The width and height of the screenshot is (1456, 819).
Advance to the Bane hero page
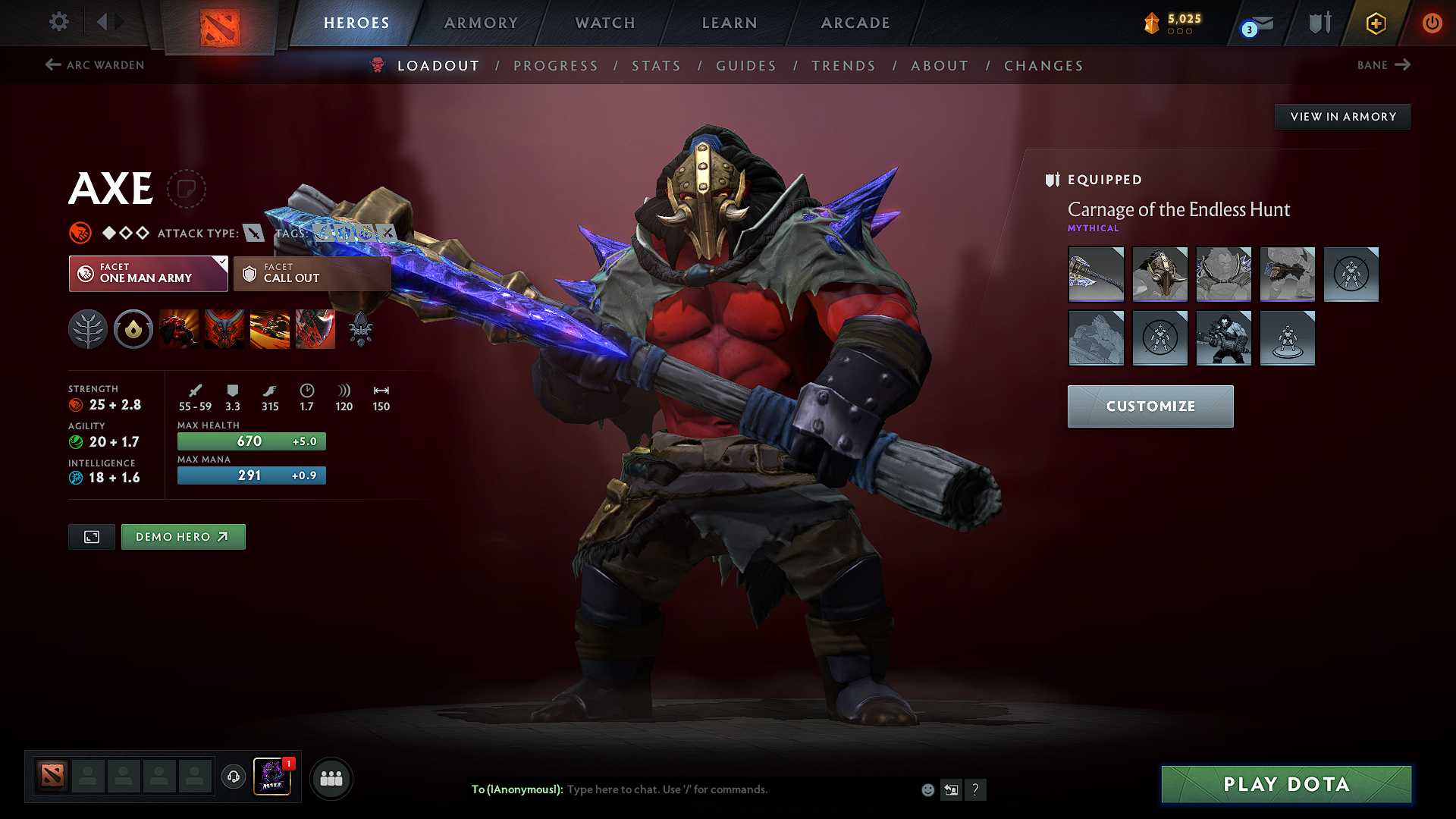coord(1383,65)
